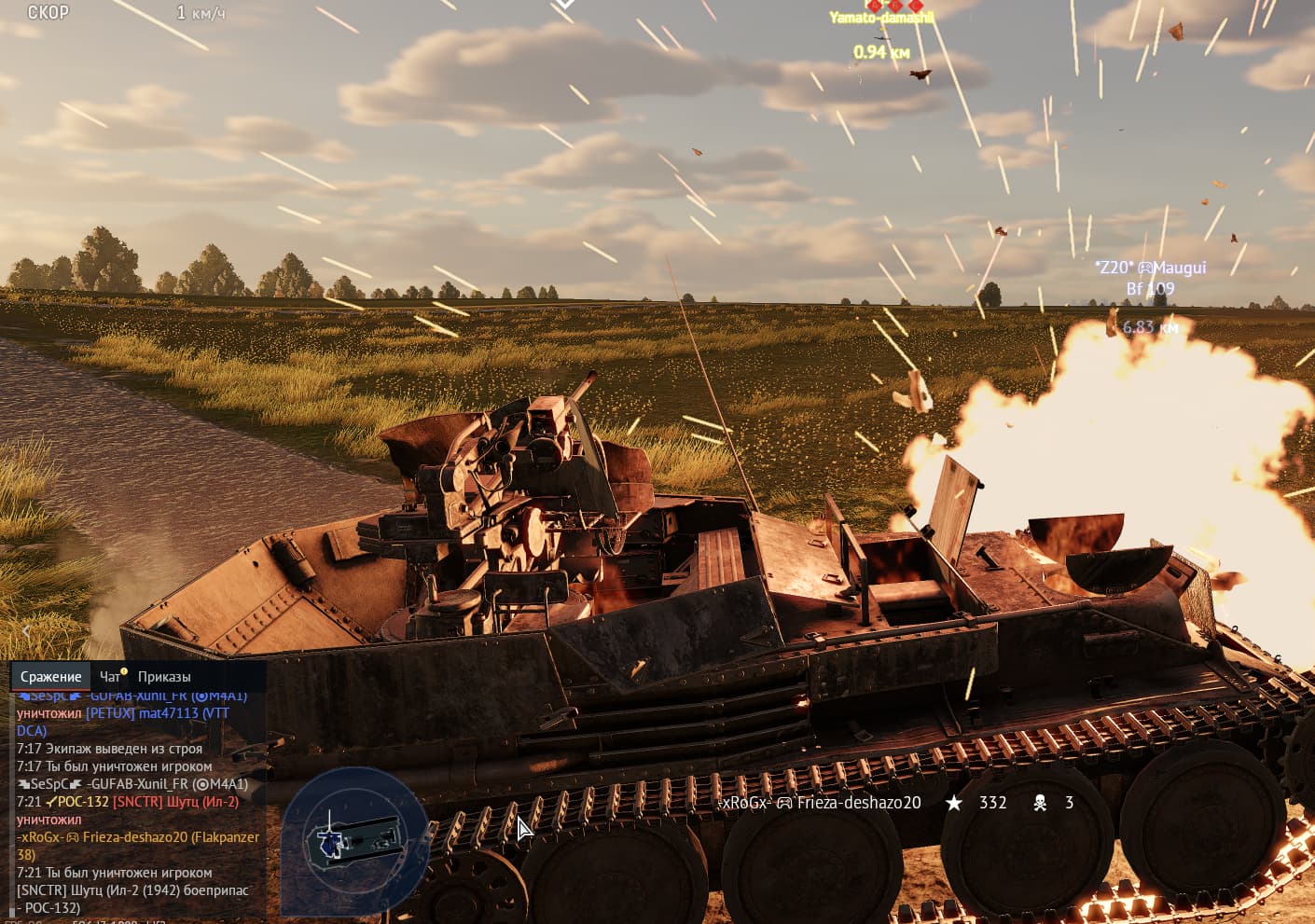The image size is (1315, 924).
Task: Open the Чат chat tab
Action: pyautogui.click(x=110, y=677)
